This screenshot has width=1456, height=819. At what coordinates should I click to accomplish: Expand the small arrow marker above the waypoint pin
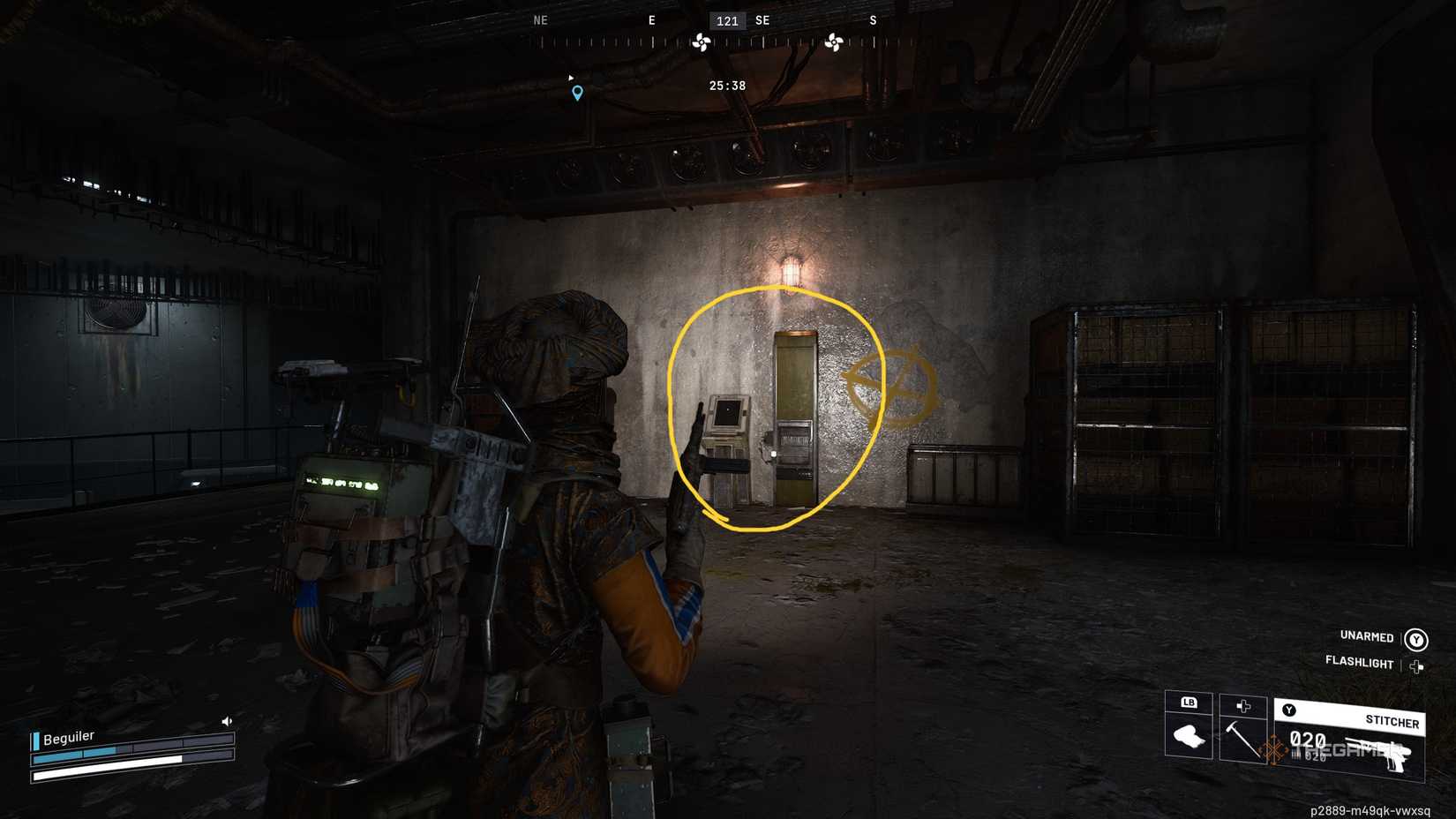pyautogui.click(x=569, y=76)
